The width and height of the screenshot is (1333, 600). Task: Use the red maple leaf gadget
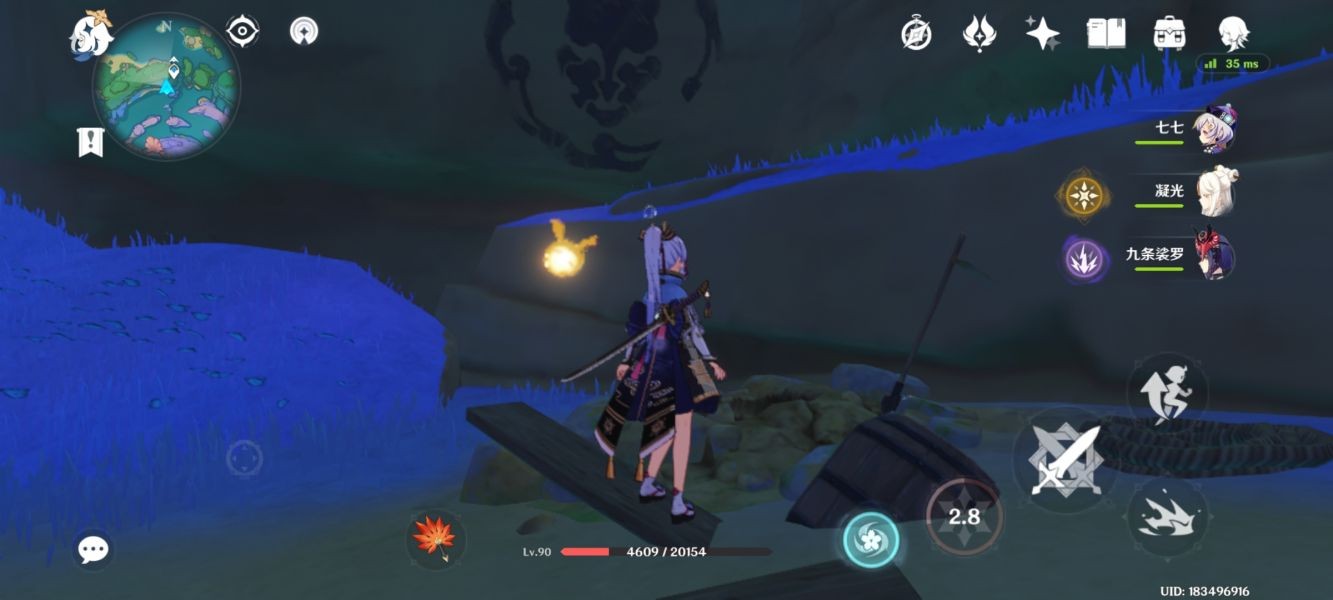pyautogui.click(x=436, y=537)
